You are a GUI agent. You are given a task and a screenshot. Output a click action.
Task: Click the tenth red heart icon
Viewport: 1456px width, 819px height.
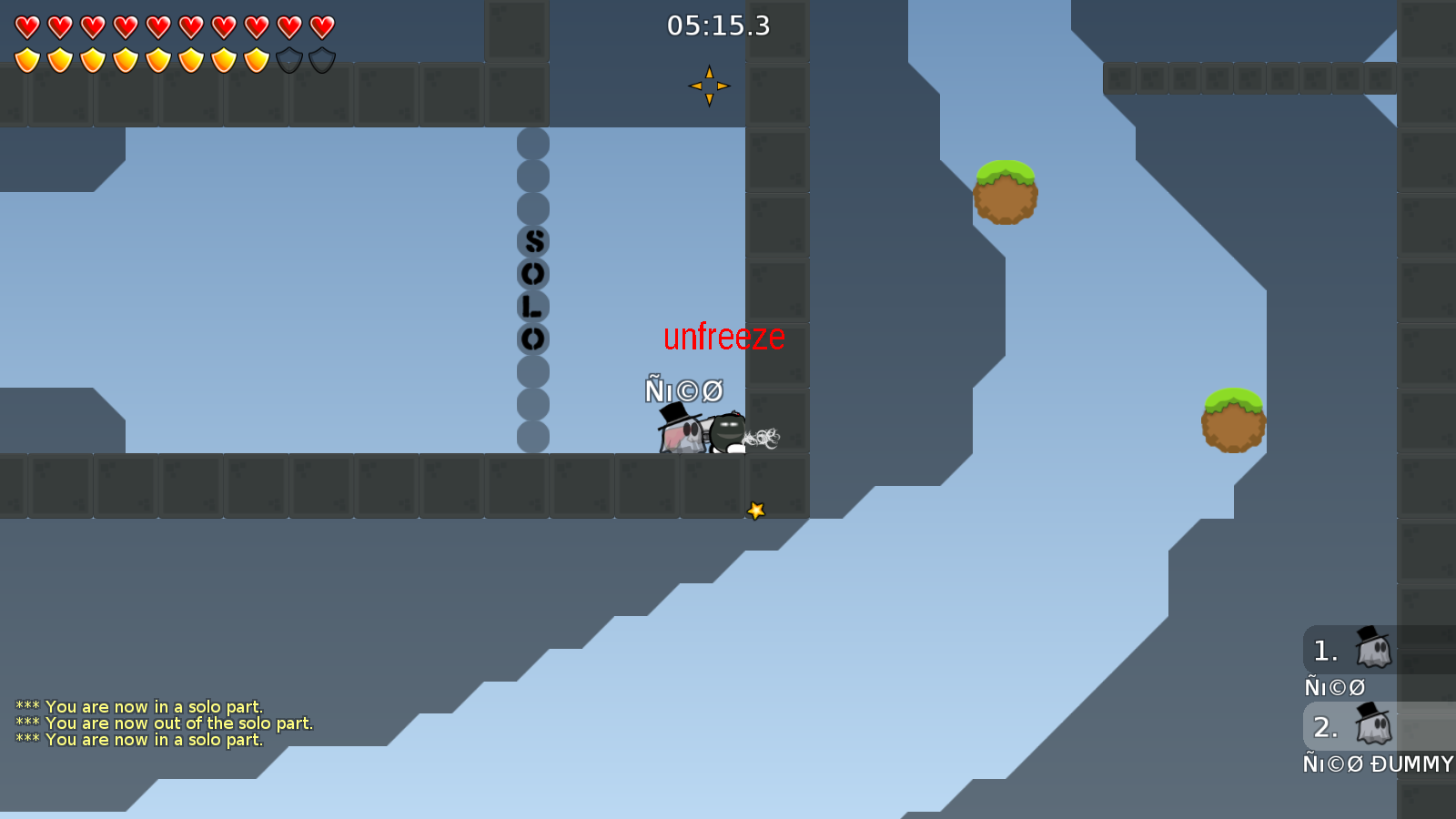320,25
